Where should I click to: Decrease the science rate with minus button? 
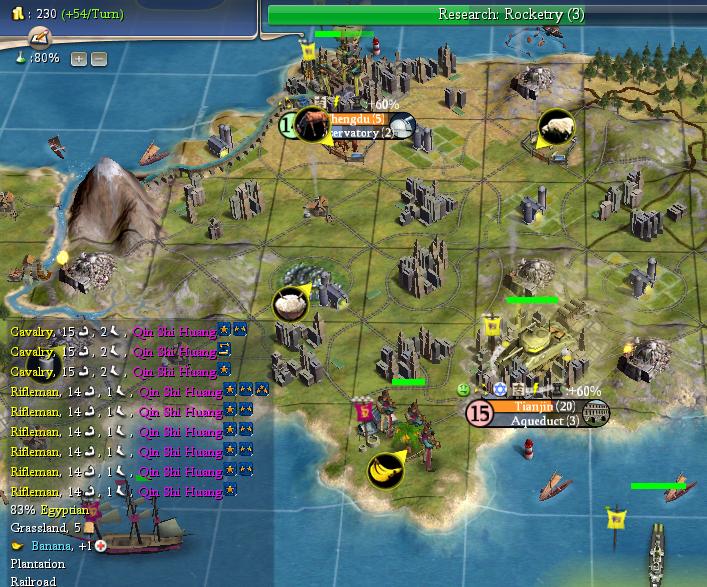[x=98, y=59]
